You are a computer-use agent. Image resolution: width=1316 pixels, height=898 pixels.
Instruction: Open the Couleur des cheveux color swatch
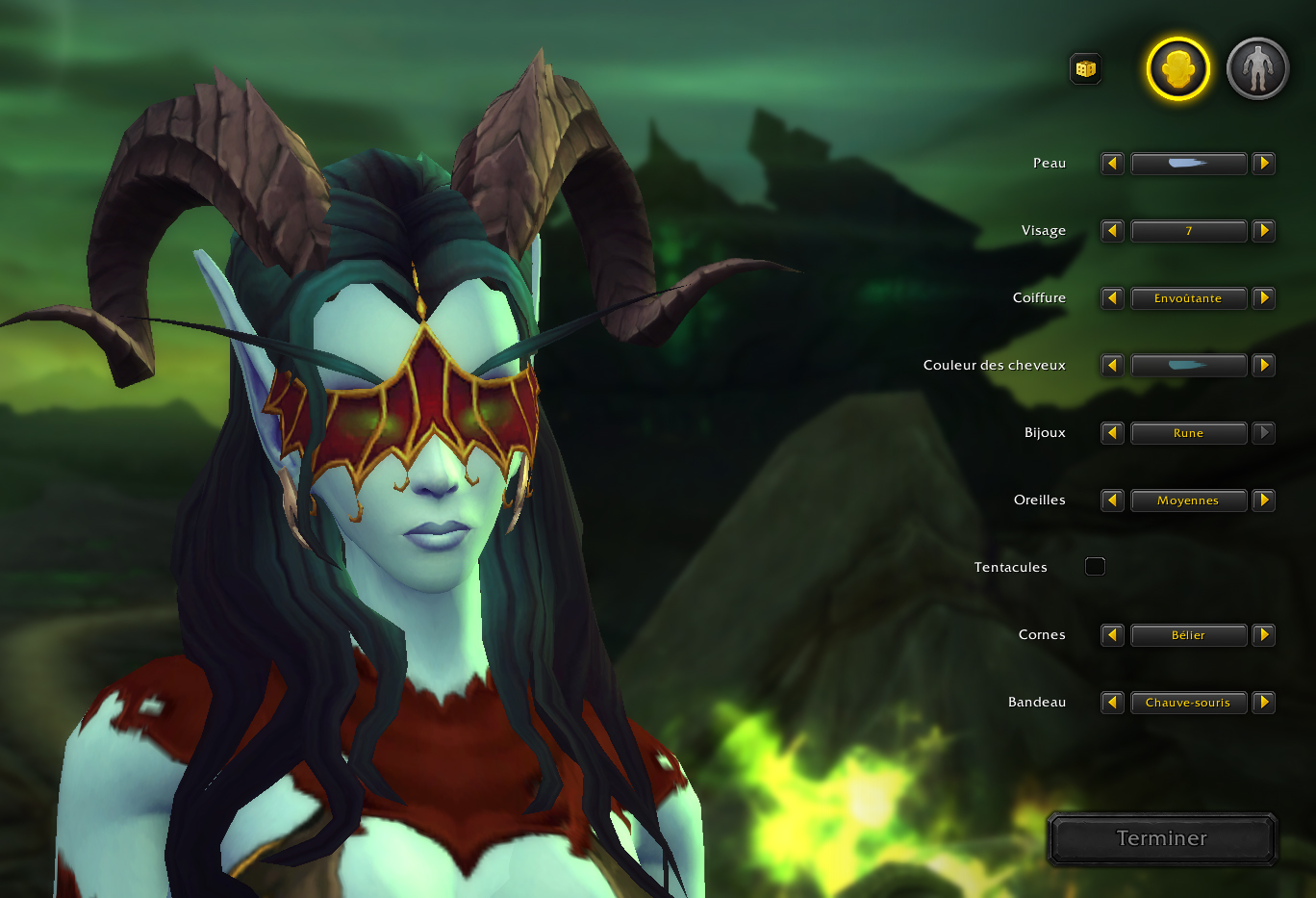point(1189,366)
